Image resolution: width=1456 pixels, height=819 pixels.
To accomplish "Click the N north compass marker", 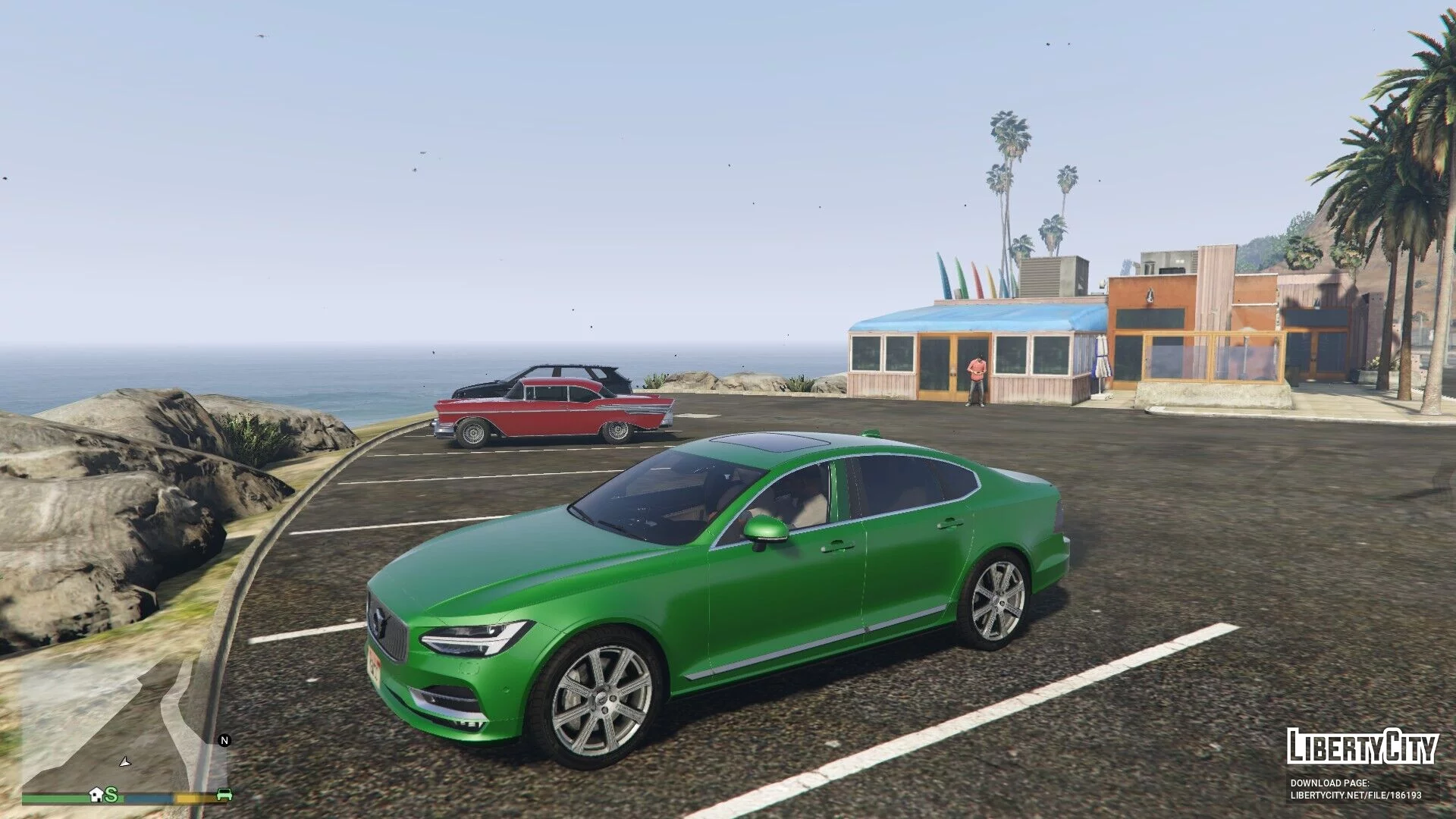I will [x=224, y=740].
